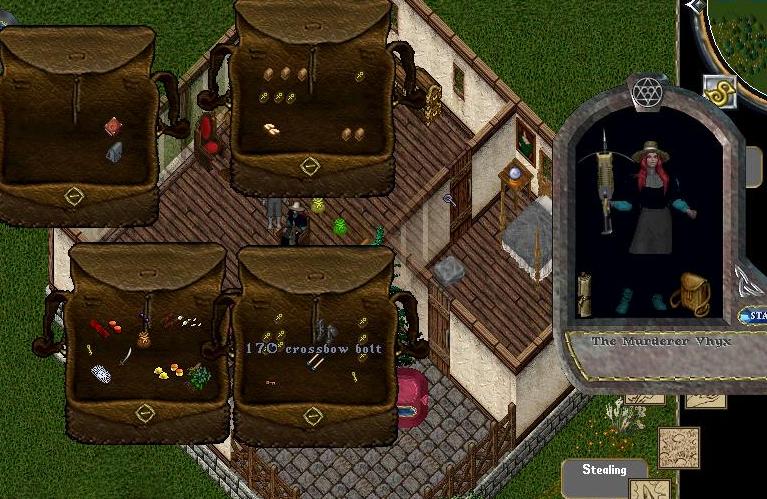
Task: Pick the grey ingot below the red gem
Action: 115,151
